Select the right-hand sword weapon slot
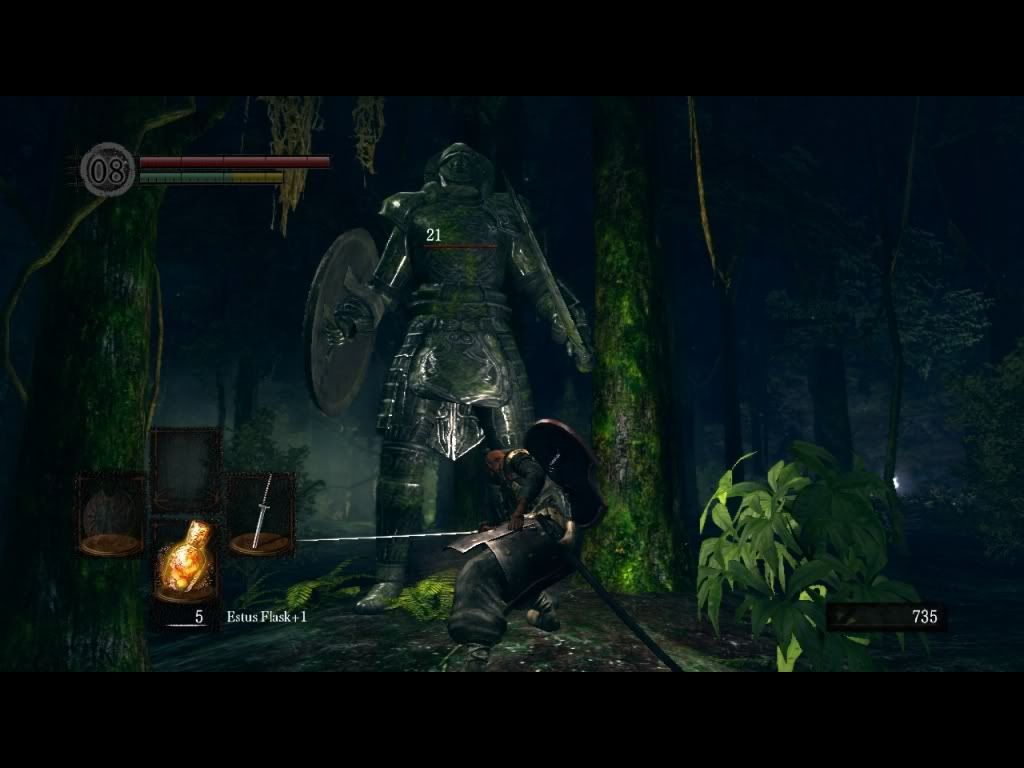This screenshot has height=768, width=1024. click(260, 514)
